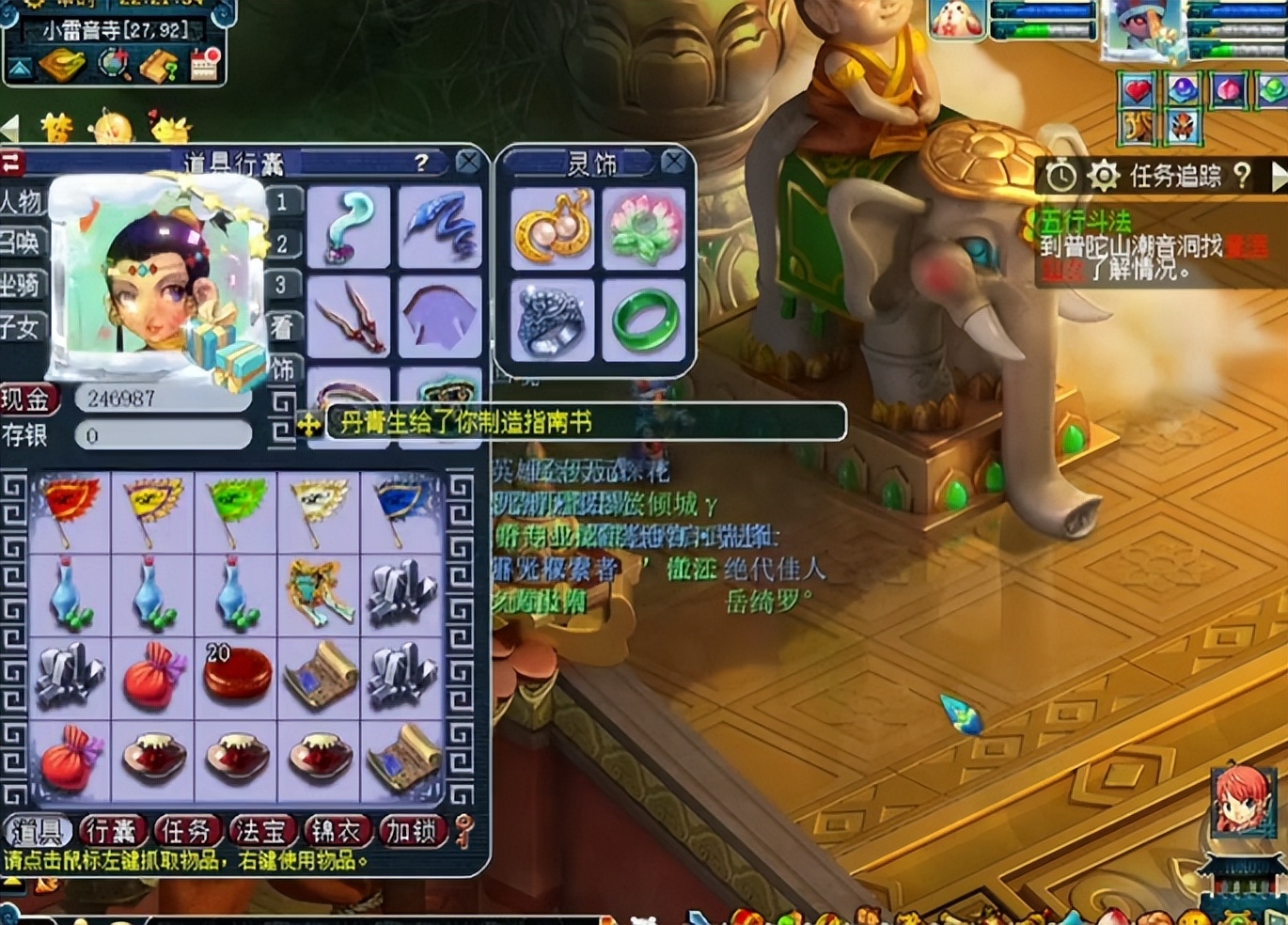Click the heart buff icon under the pet portrait
This screenshot has width=1288, height=925.
point(1138,91)
